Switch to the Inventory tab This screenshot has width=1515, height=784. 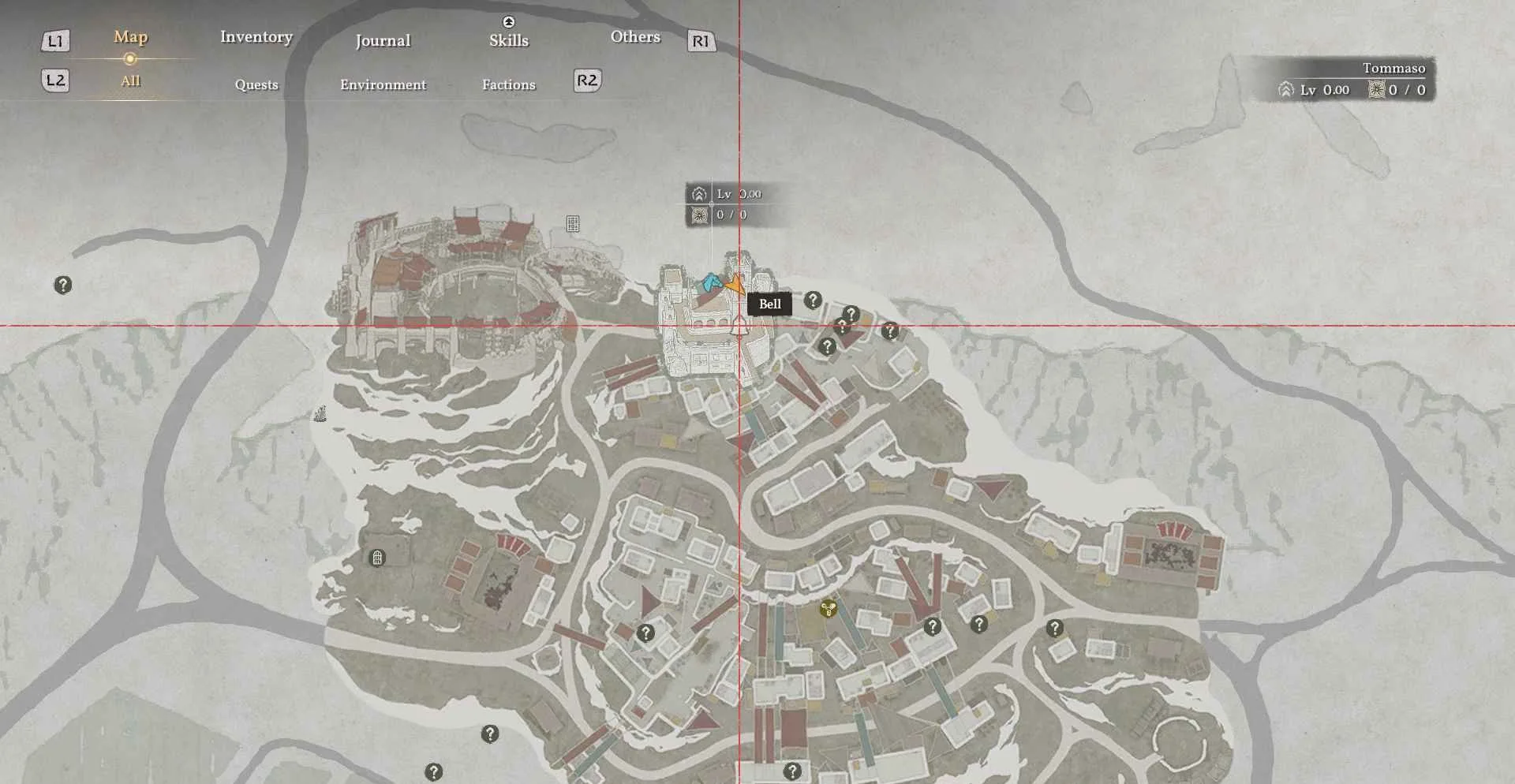pos(256,37)
